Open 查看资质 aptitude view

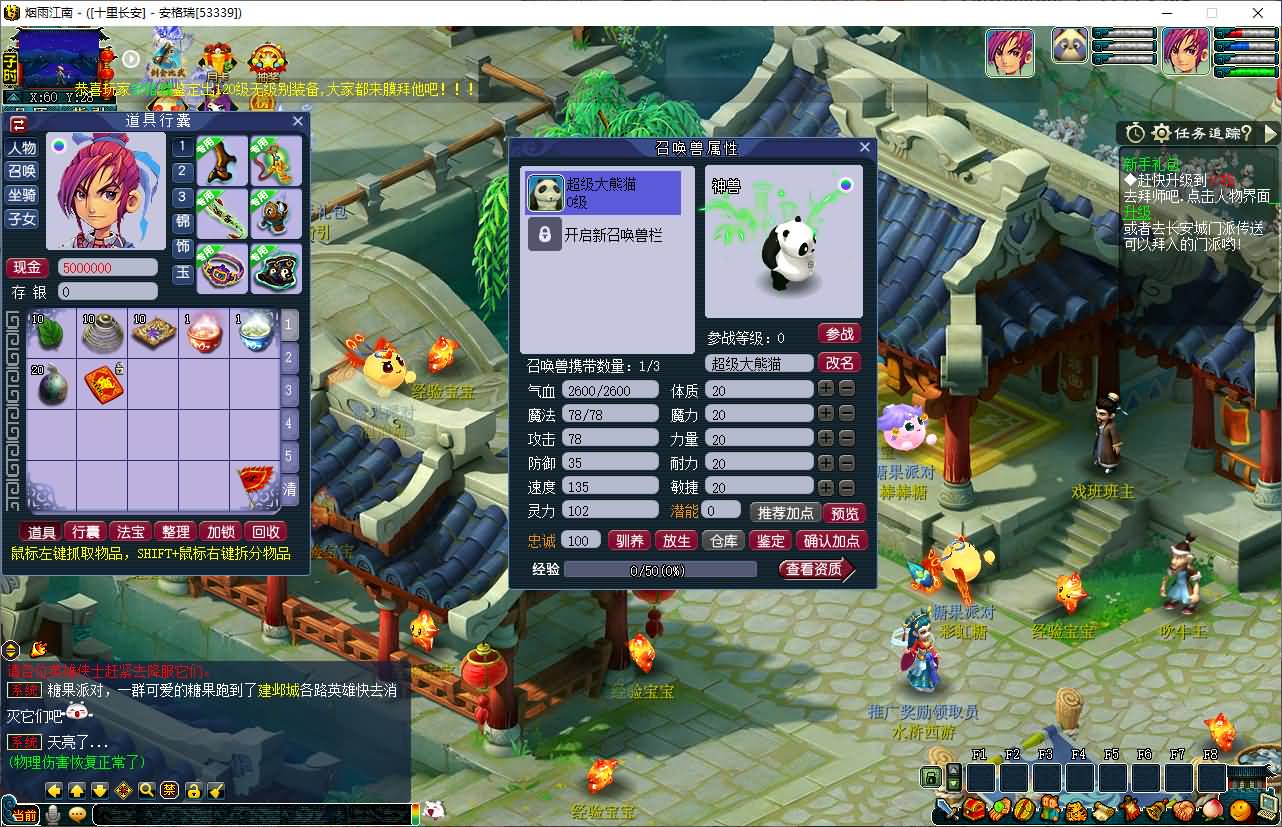pyautogui.click(x=816, y=570)
